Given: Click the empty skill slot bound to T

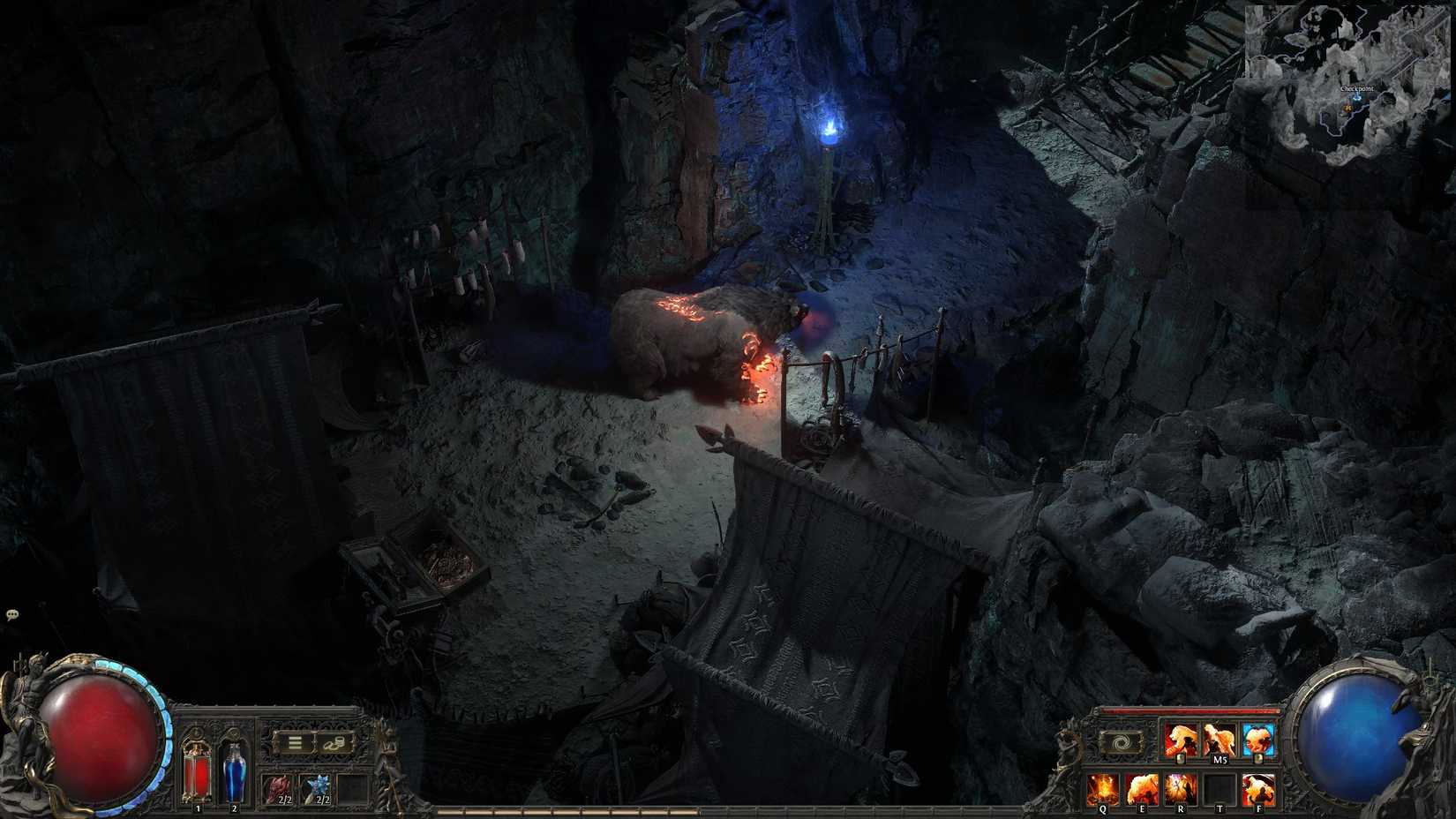Looking at the screenshot, I should point(1220,787).
